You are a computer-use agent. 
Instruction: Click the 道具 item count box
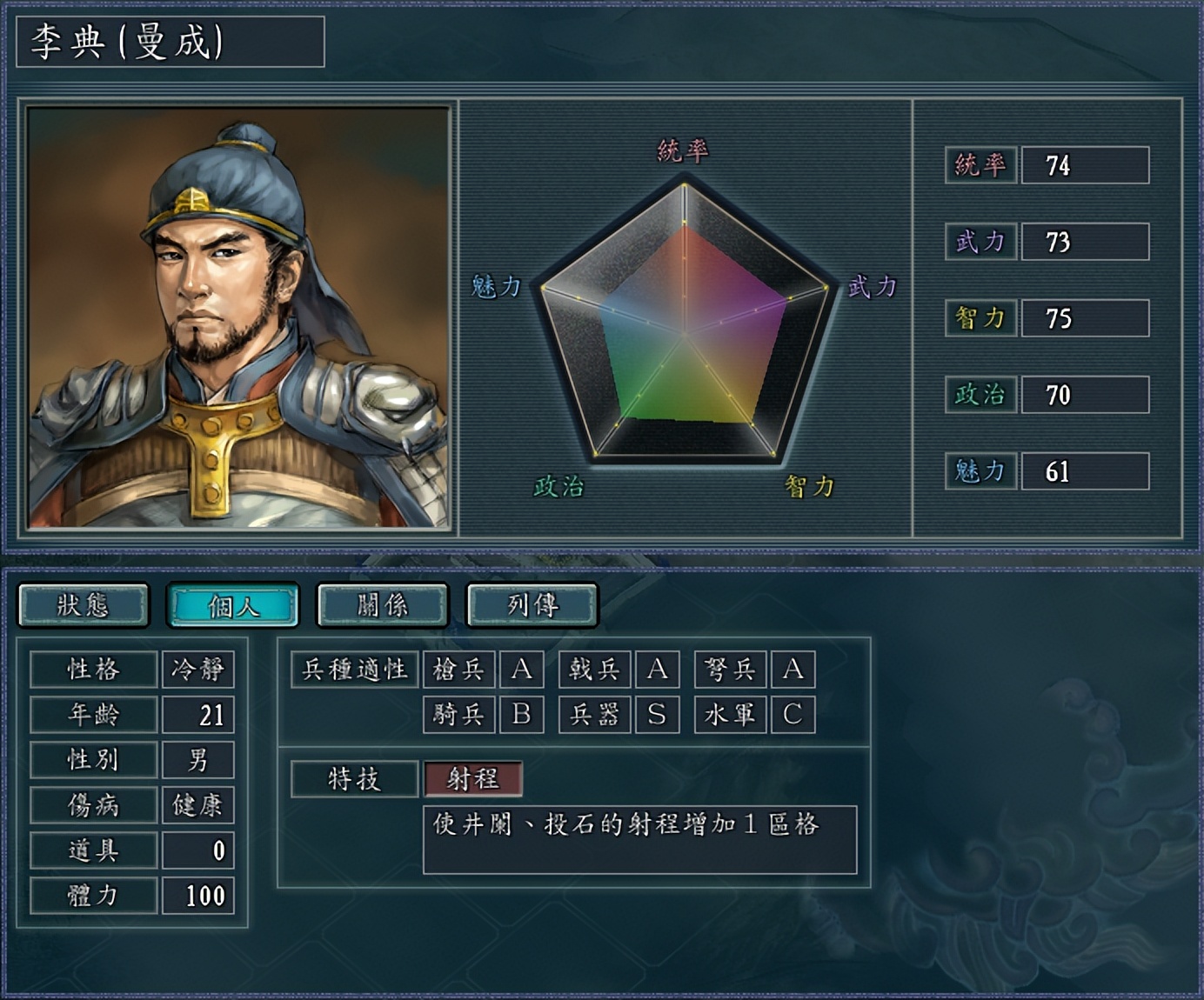pos(198,849)
